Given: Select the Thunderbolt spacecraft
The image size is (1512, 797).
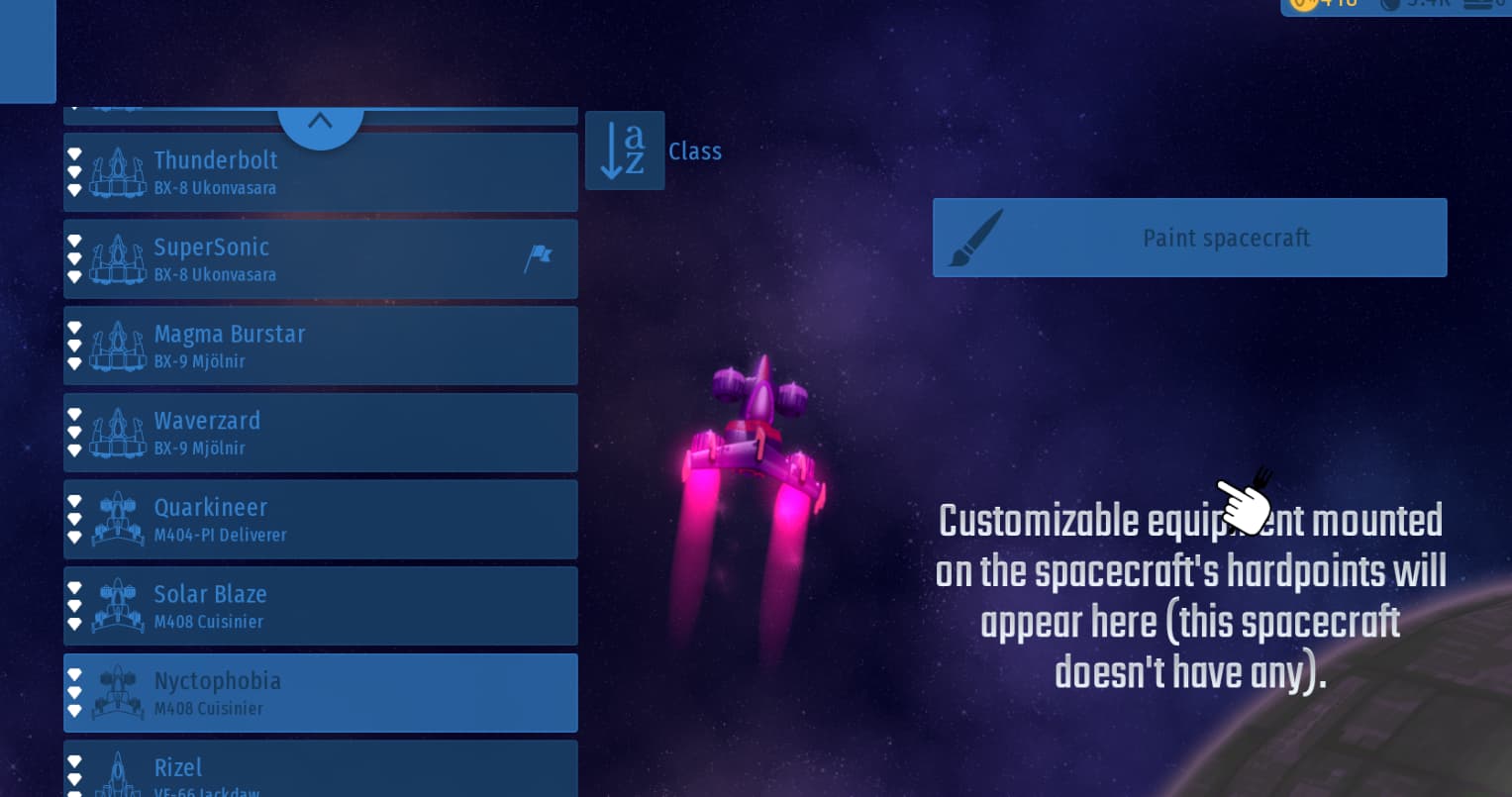Looking at the screenshot, I should [x=320, y=172].
